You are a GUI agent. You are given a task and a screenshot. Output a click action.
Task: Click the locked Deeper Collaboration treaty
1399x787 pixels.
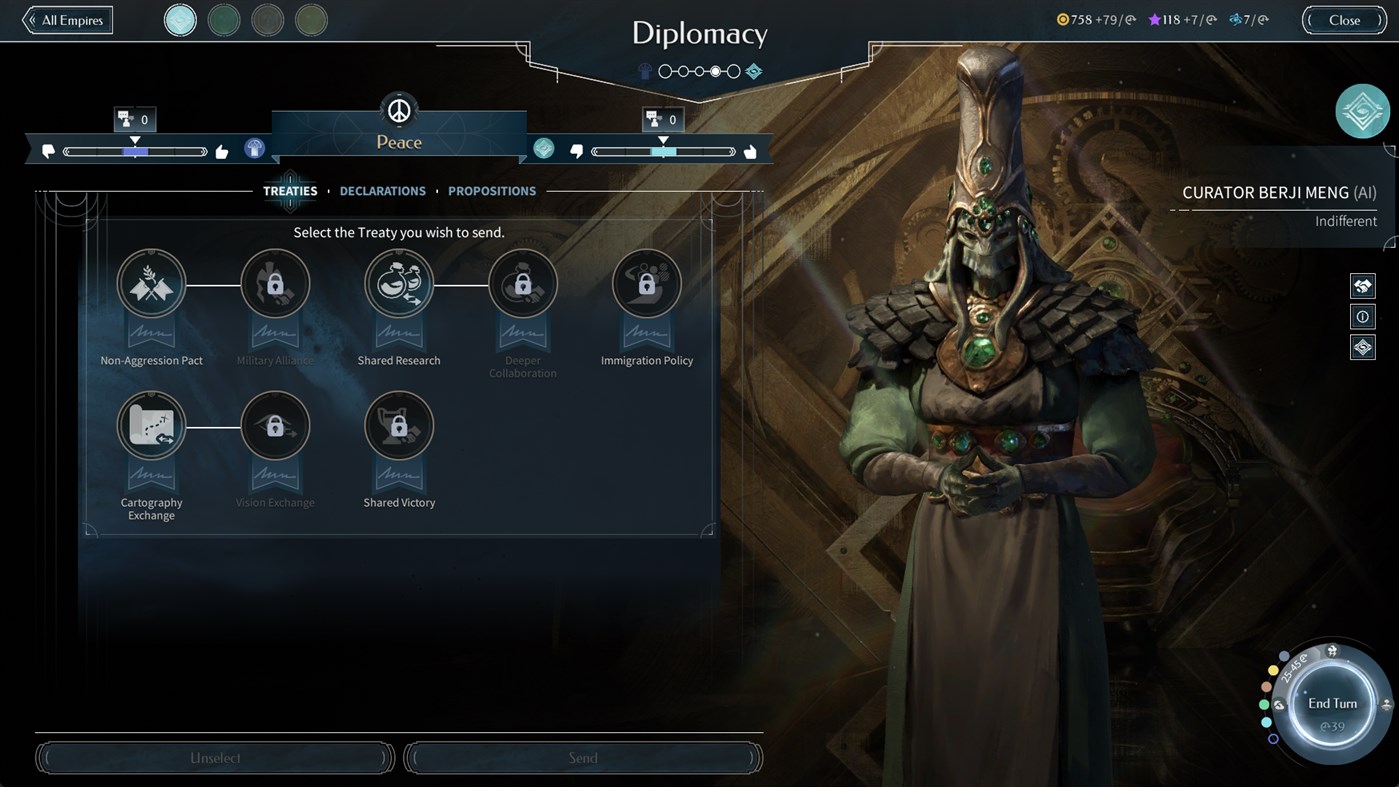(523, 283)
